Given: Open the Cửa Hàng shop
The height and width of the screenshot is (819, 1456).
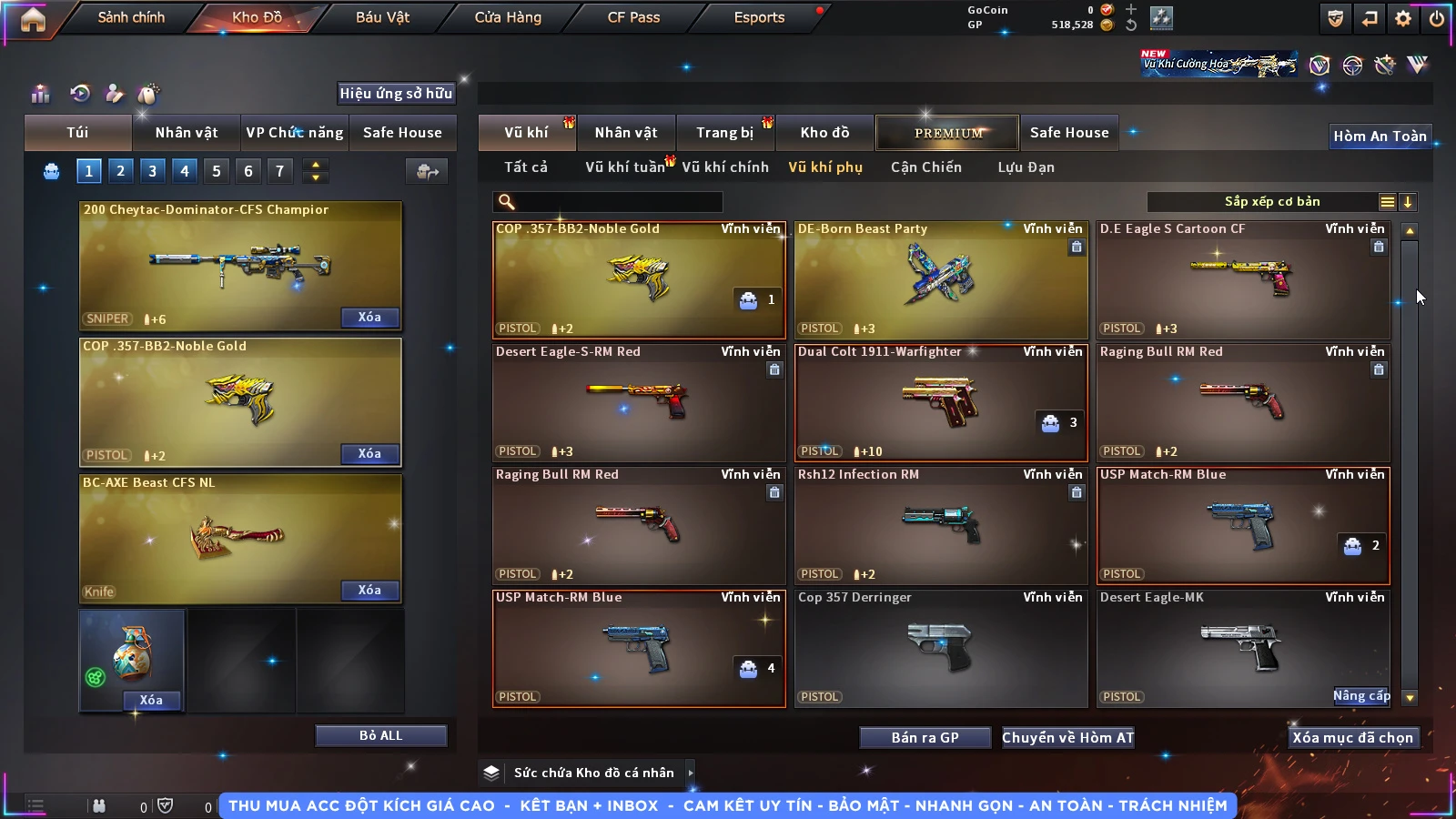Looking at the screenshot, I should click(x=508, y=17).
